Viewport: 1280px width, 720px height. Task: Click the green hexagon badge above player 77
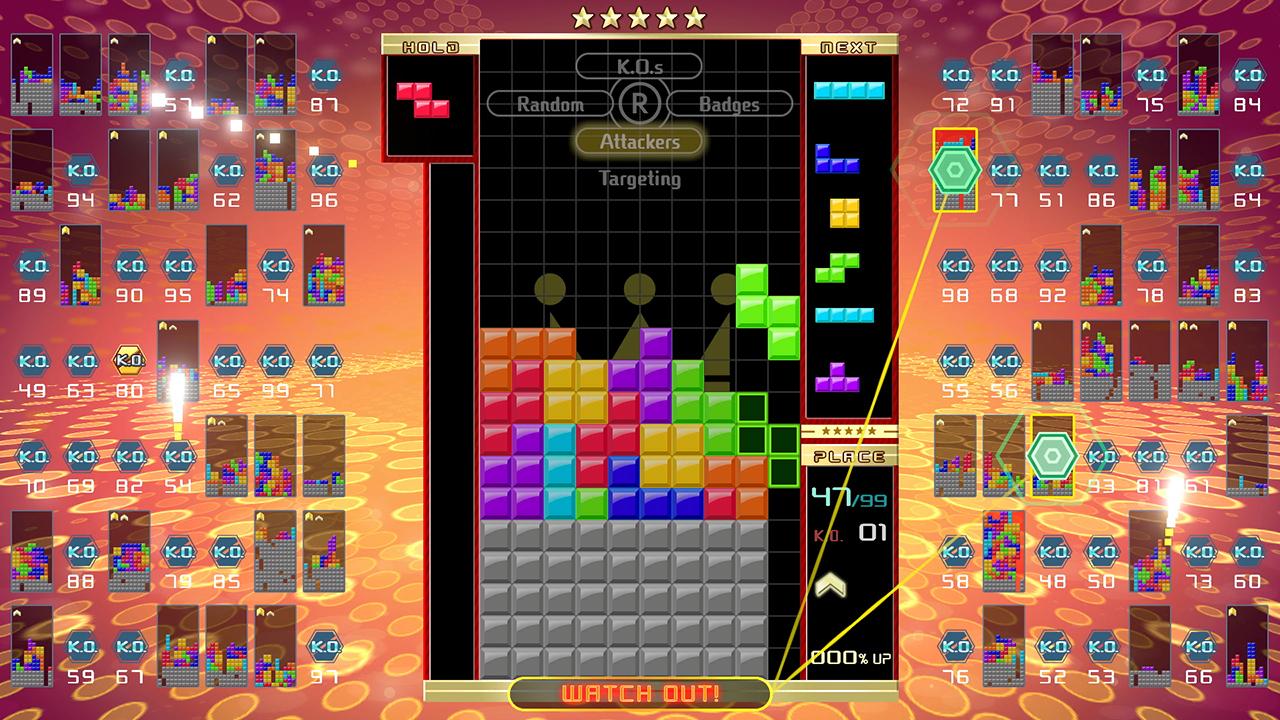pos(953,168)
